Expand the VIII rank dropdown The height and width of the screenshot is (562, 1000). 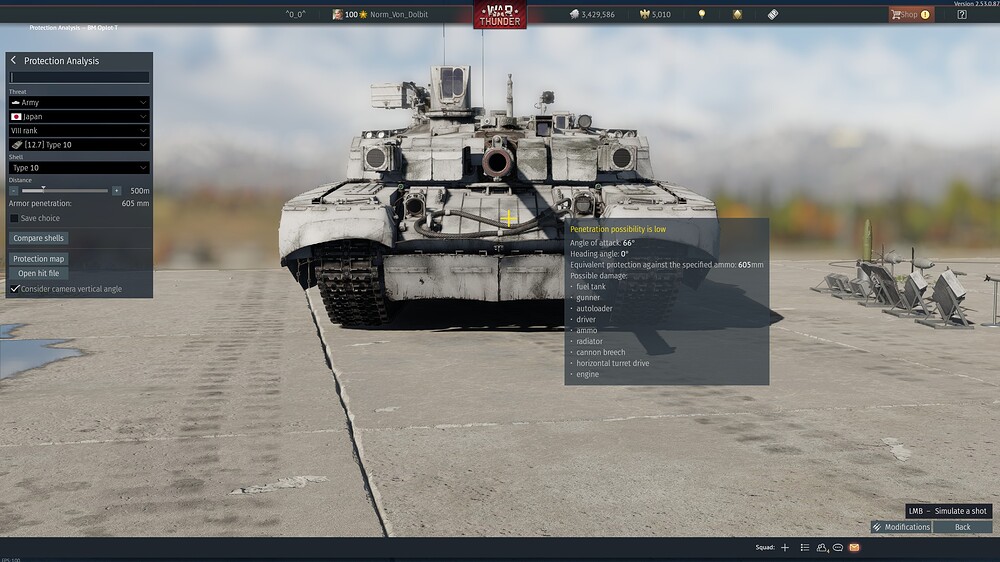click(x=79, y=130)
